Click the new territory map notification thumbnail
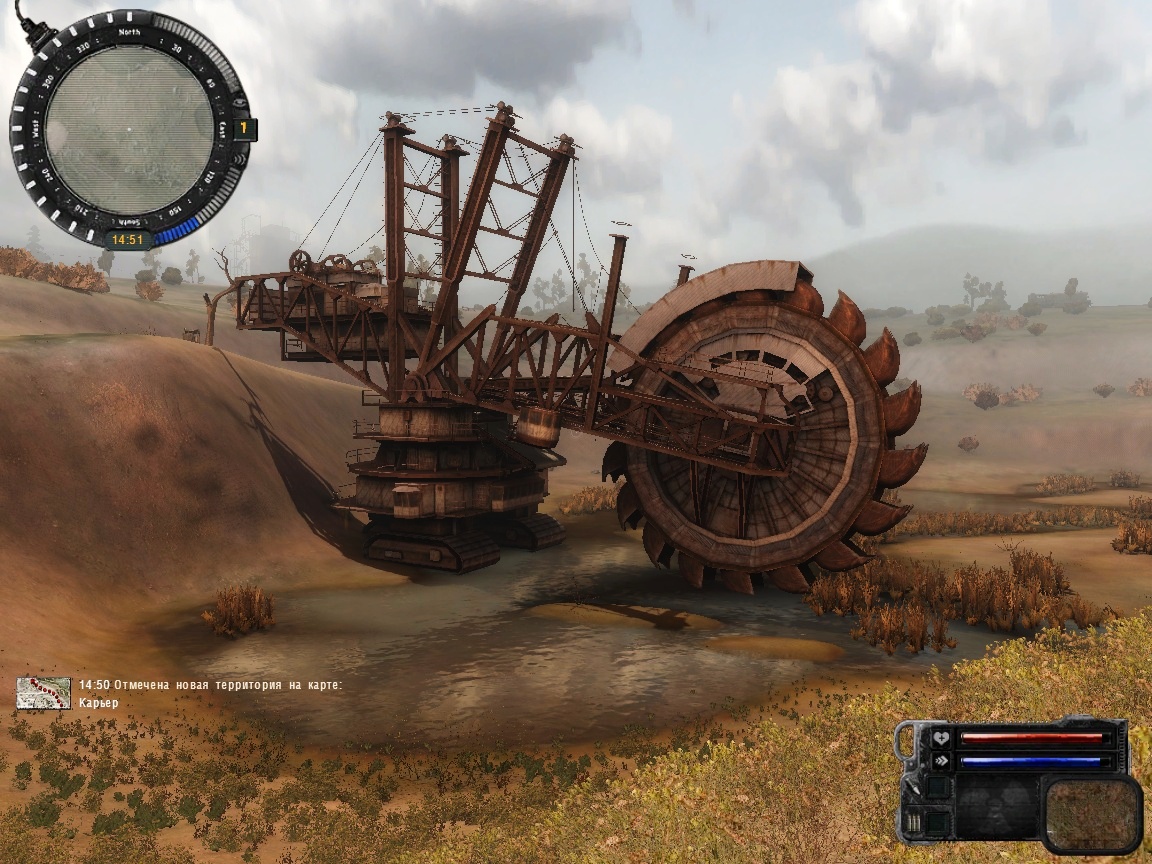This screenshot has height=864, width=1152. pos(43,693)
